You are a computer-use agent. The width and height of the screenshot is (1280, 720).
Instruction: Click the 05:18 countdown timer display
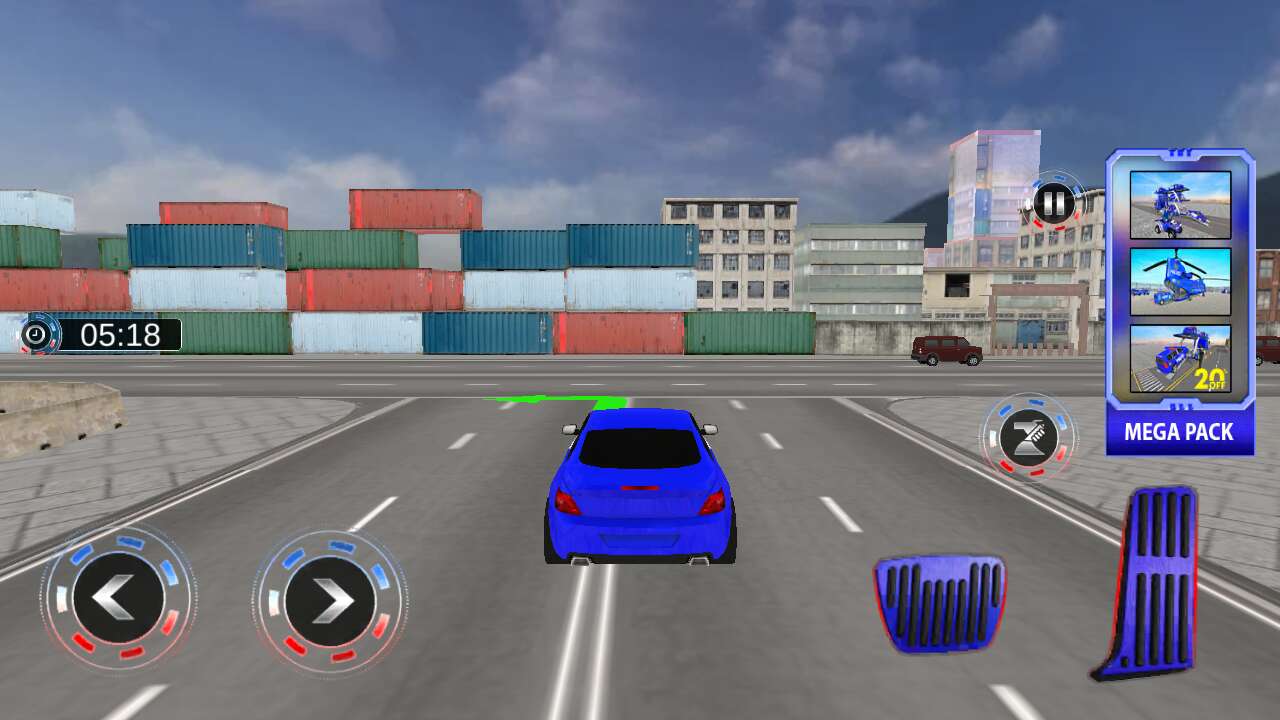(x=120, y=335)
